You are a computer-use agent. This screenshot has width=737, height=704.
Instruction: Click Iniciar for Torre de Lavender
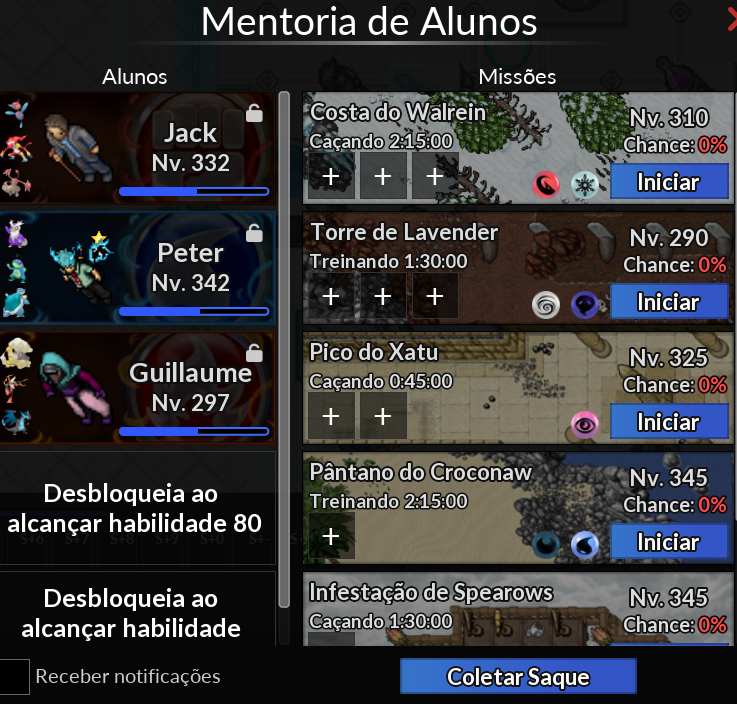coord(668,302)
